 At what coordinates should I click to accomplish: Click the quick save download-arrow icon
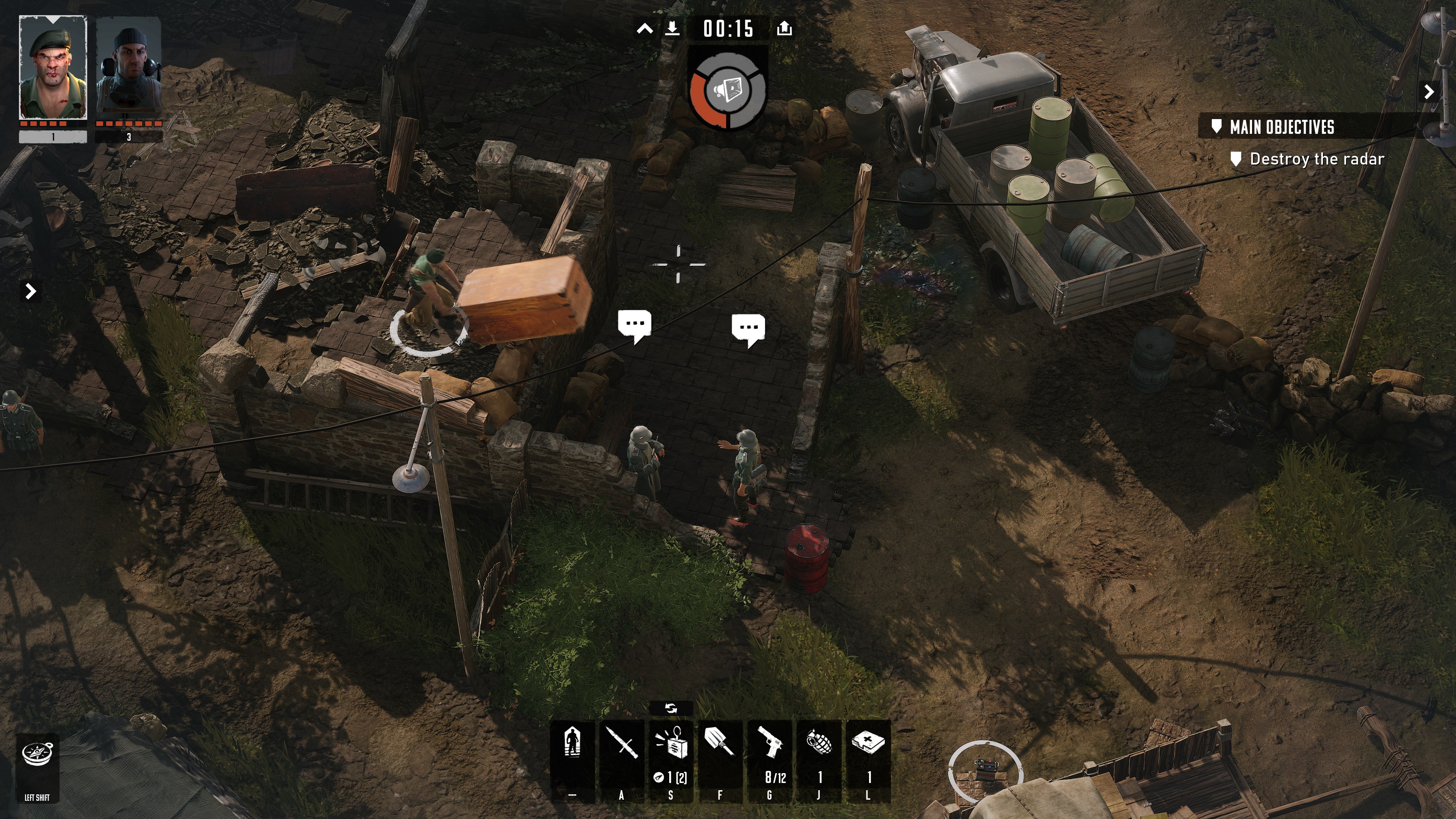(x=672, y=28)
